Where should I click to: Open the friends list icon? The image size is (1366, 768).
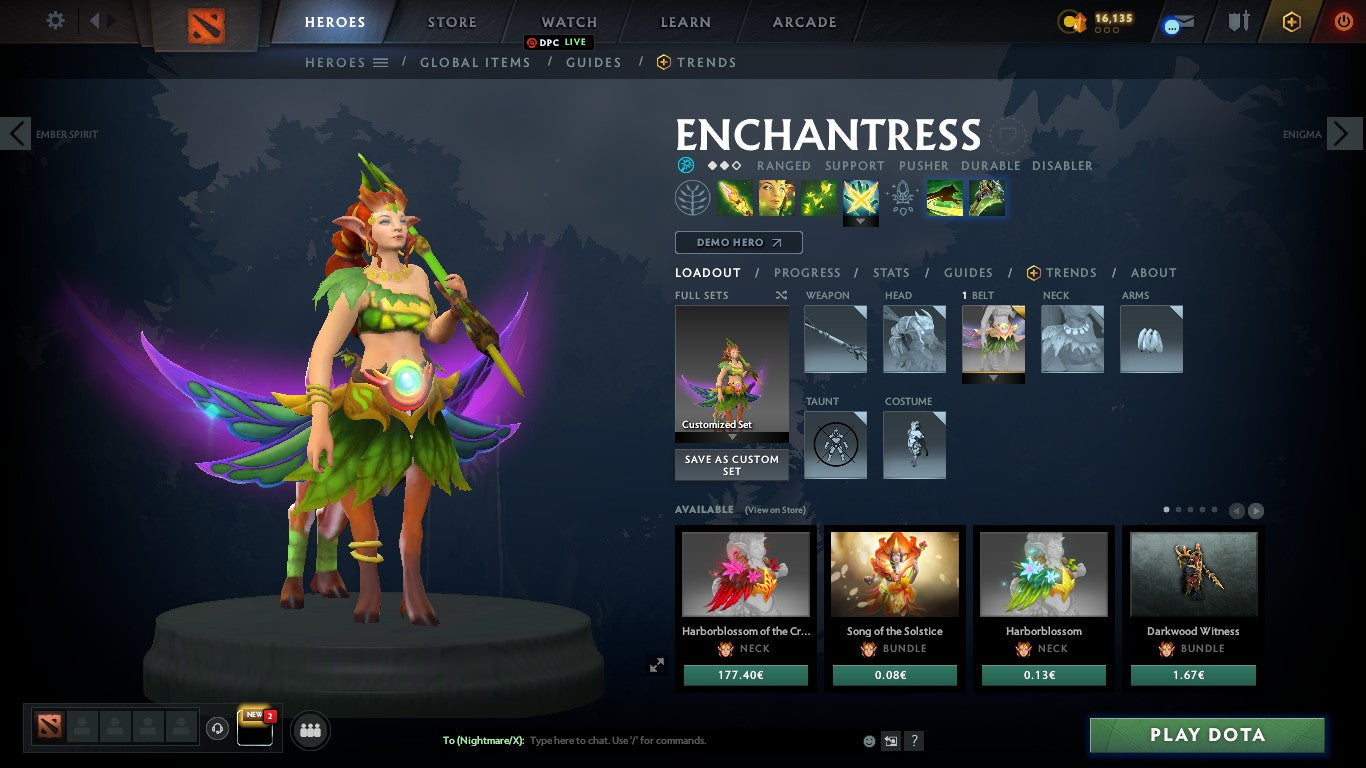click(x=310, y=730)
